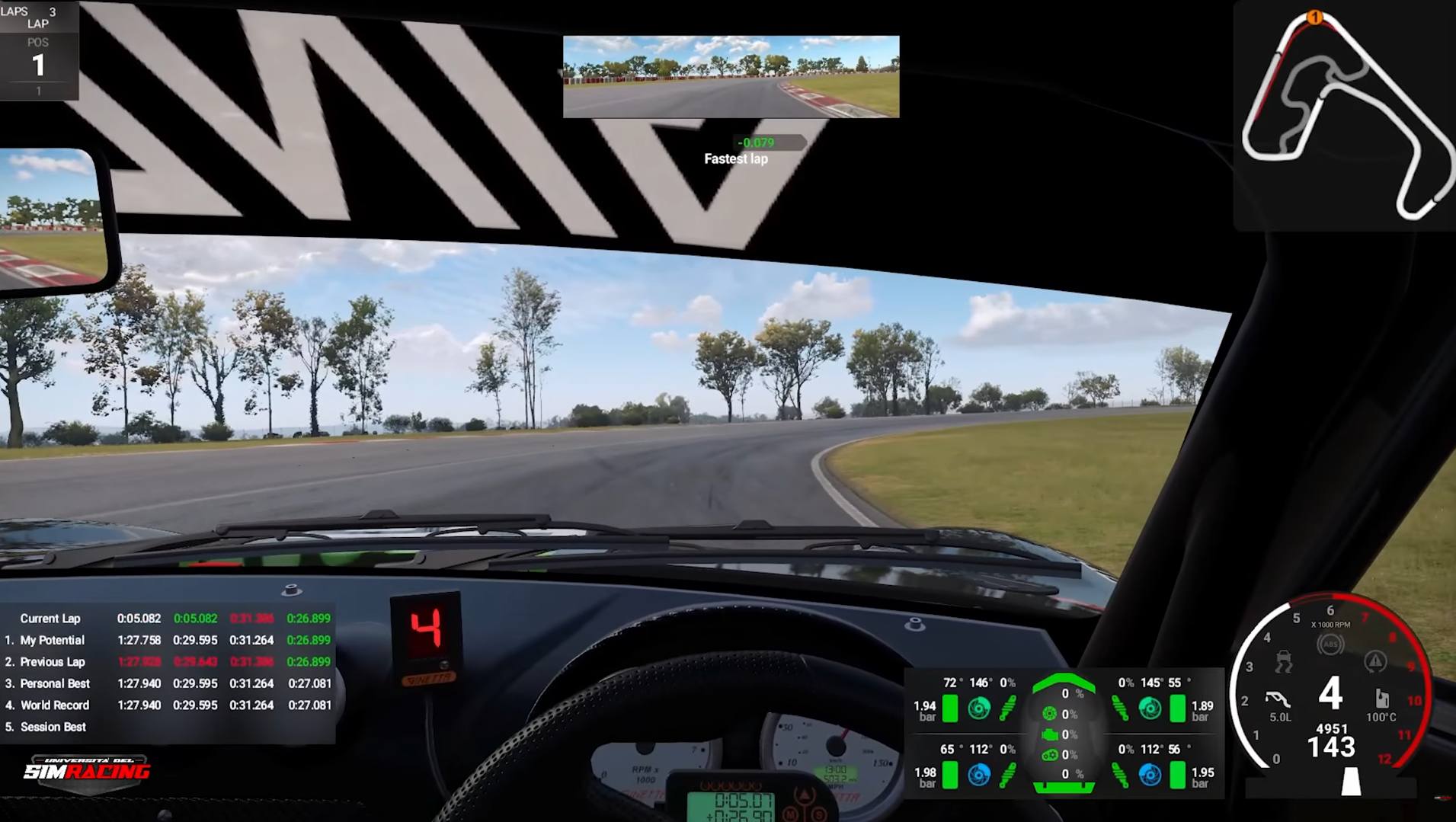Select the ABS indicator icon on the tachometer
This screenshot has height=822, width=1456.
[1331, 644]
